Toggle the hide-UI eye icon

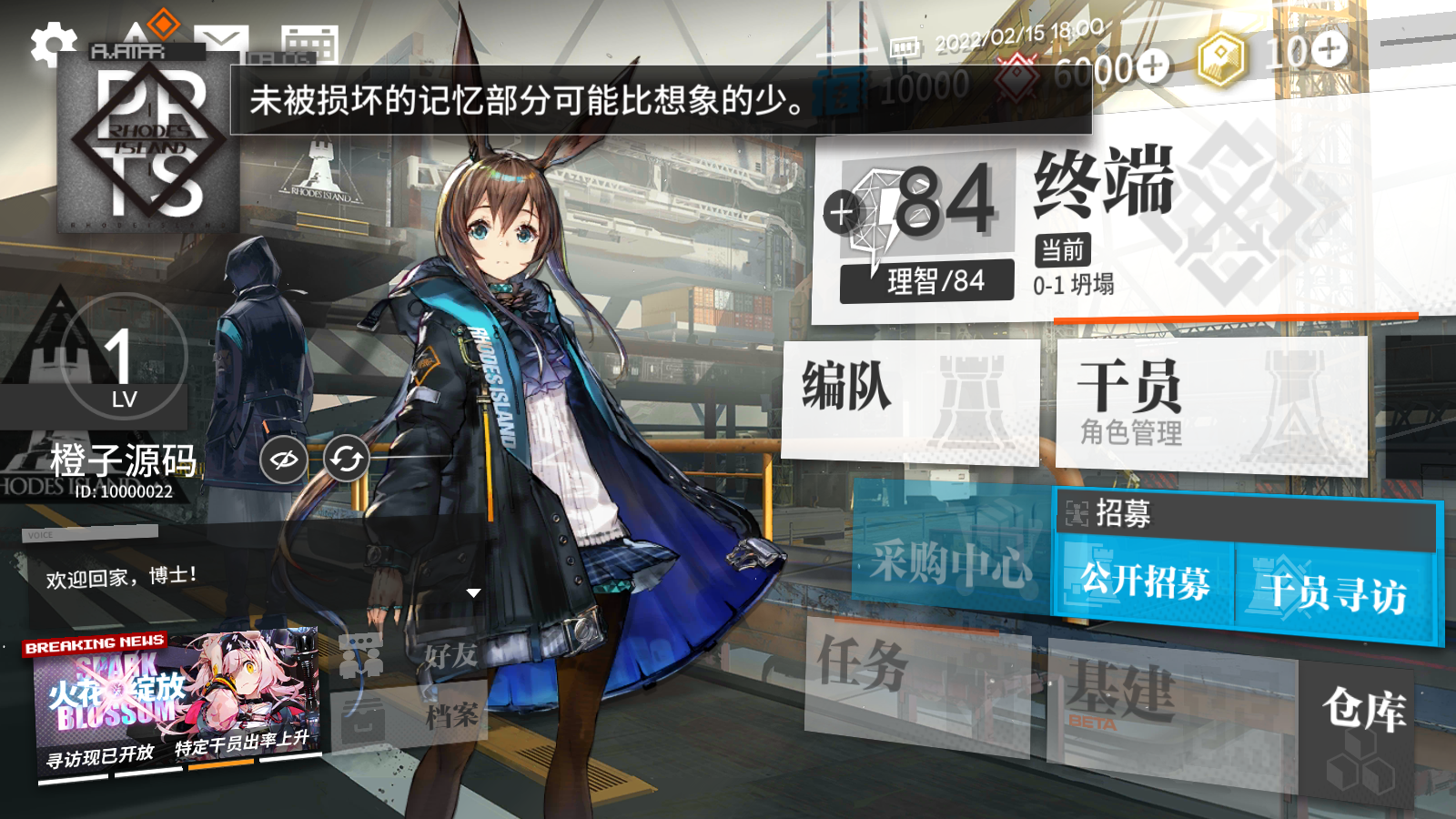[x=284, y=460]
